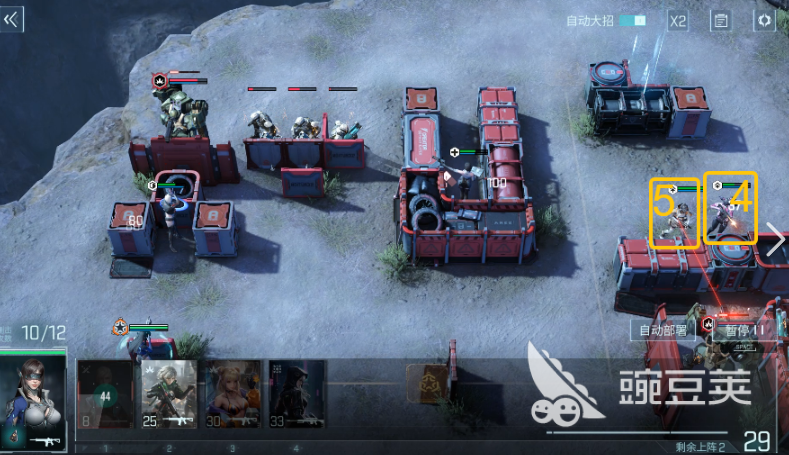Switch battle speed with the X2 button
The image size is (789, 455).
(x=678, y=20)
